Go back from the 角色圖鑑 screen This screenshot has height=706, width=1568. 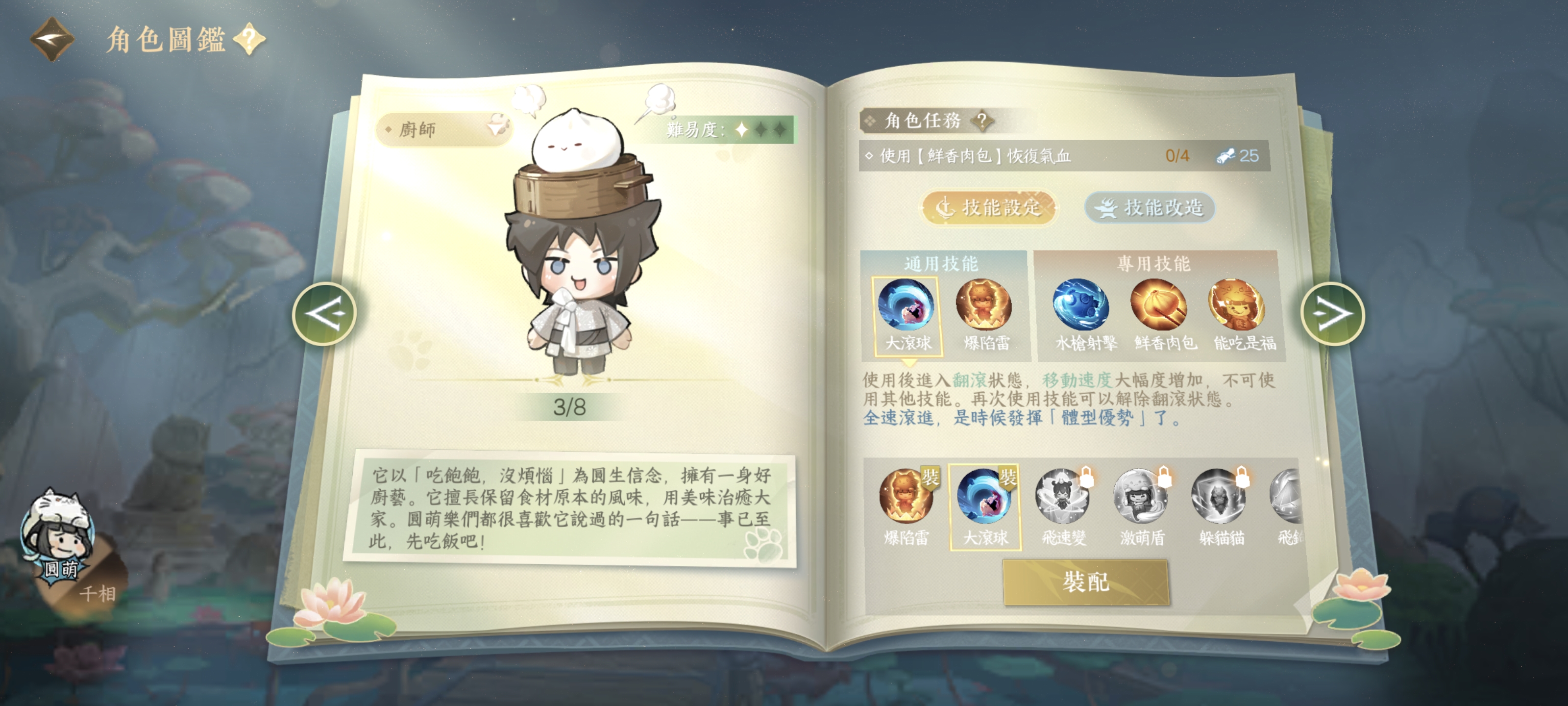point(52,40)
